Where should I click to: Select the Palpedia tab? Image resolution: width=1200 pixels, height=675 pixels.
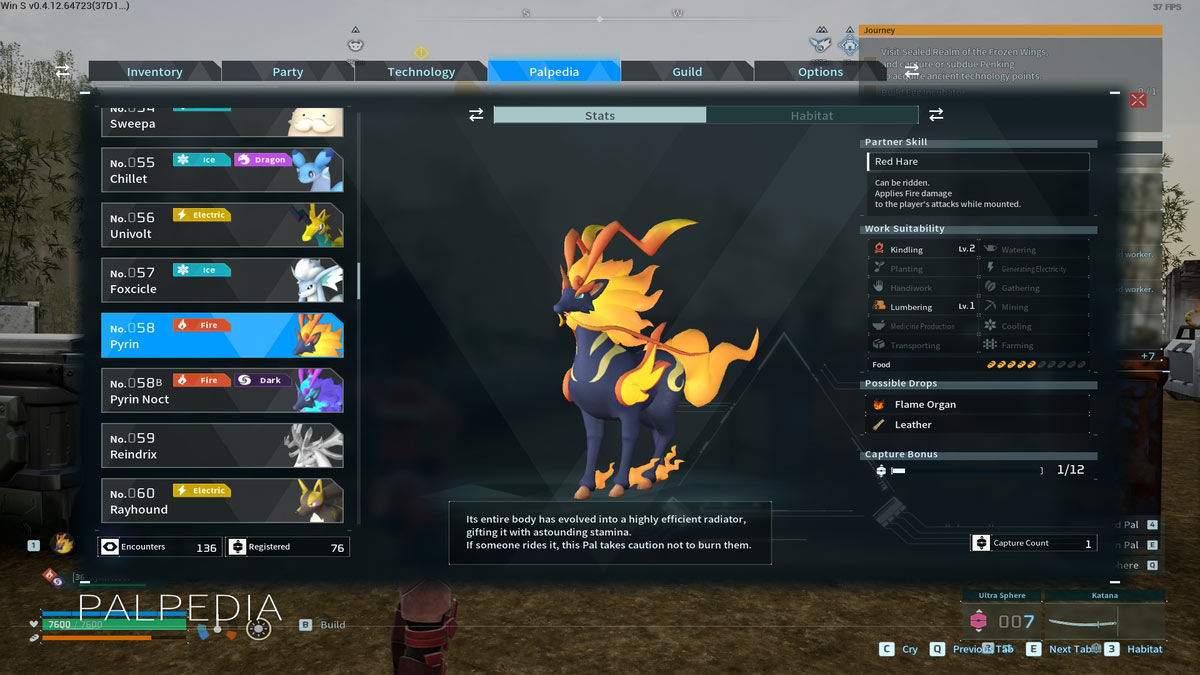554,72
